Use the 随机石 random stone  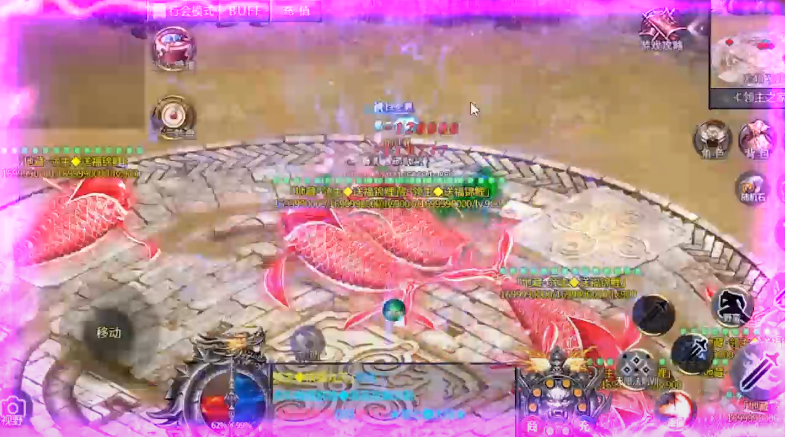coord(751,187)
